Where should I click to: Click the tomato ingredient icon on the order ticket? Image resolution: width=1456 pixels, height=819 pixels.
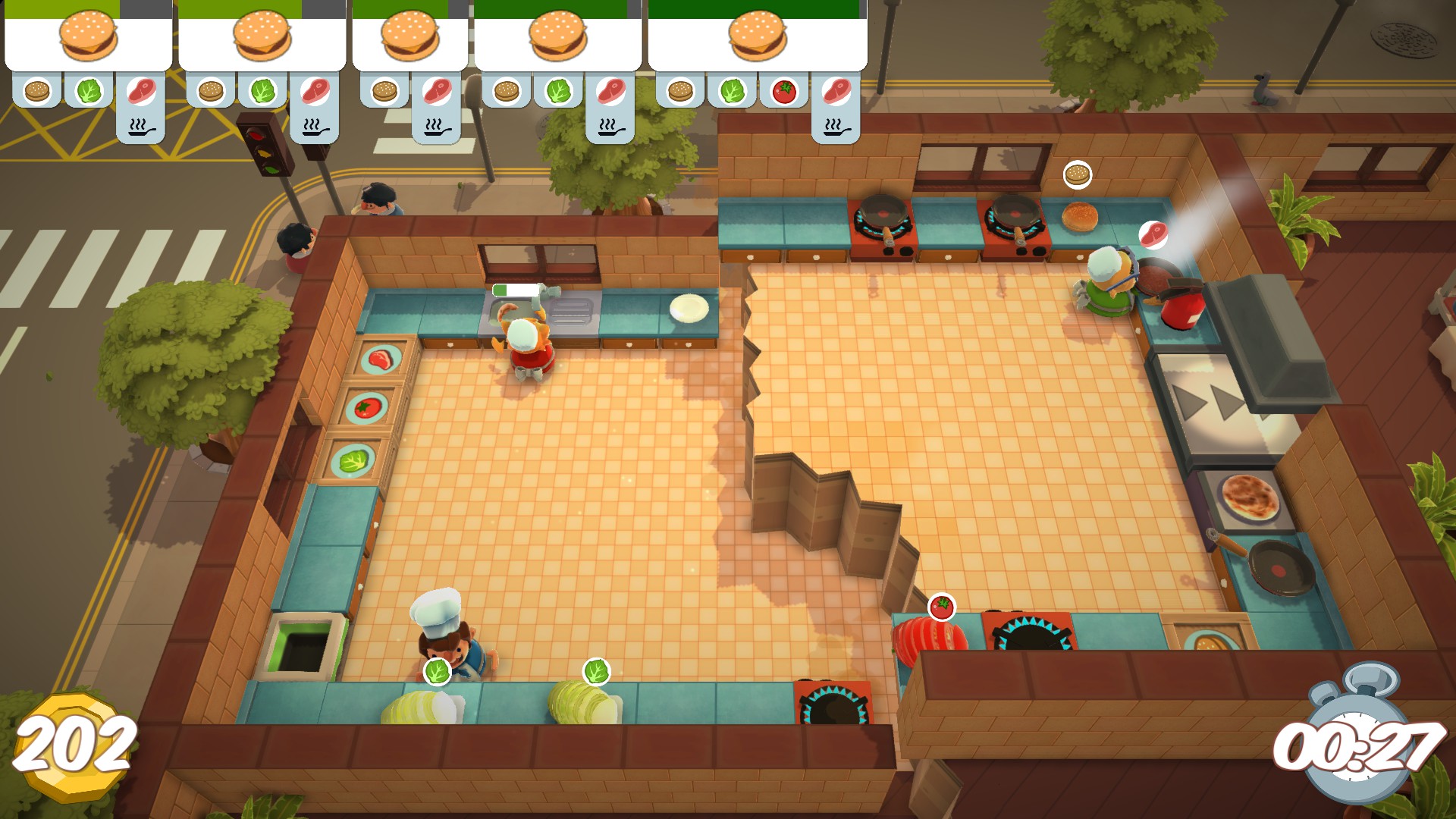(784, 93)
